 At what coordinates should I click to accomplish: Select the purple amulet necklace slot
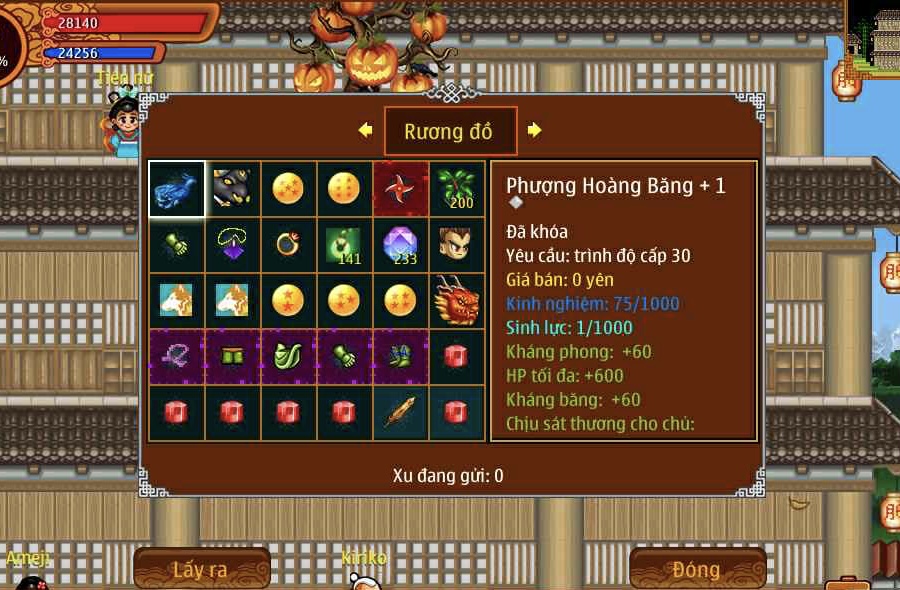[x=233, y=245]
